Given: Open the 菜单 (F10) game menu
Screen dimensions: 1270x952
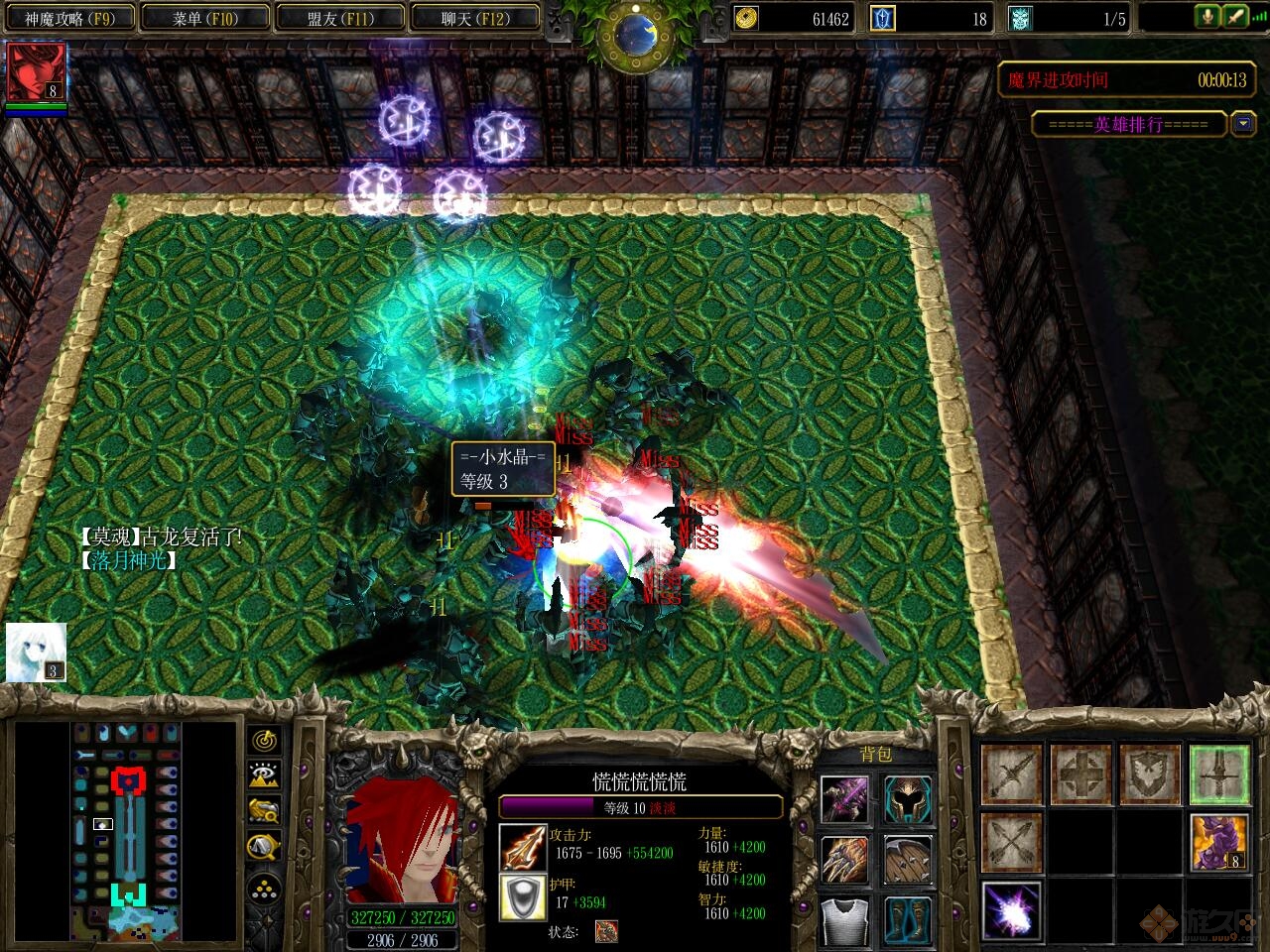Looking at the screenshot, I should (205, 18).
